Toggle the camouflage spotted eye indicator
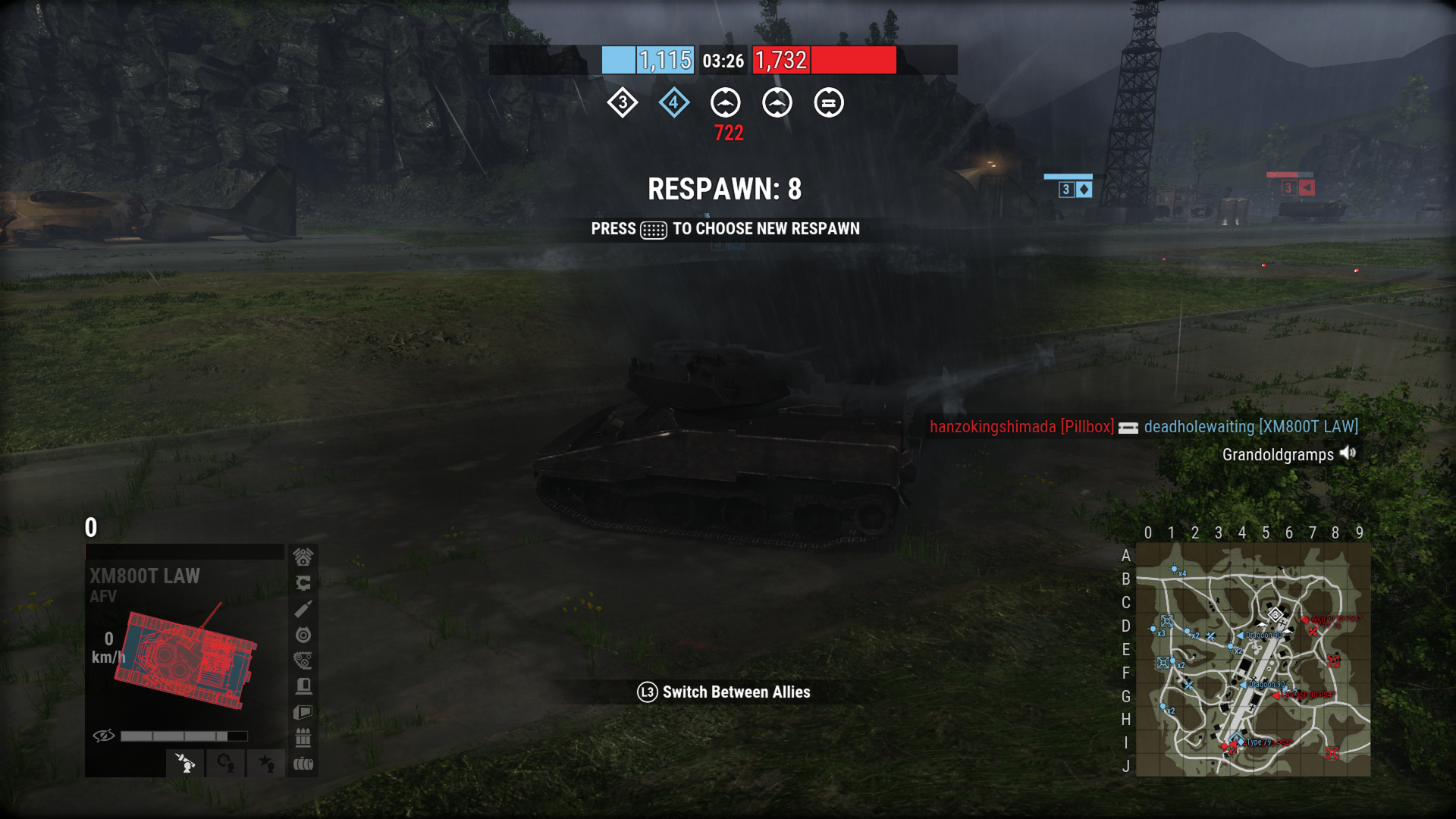Viewport: 1456px width, 819px height. point(103,736)
